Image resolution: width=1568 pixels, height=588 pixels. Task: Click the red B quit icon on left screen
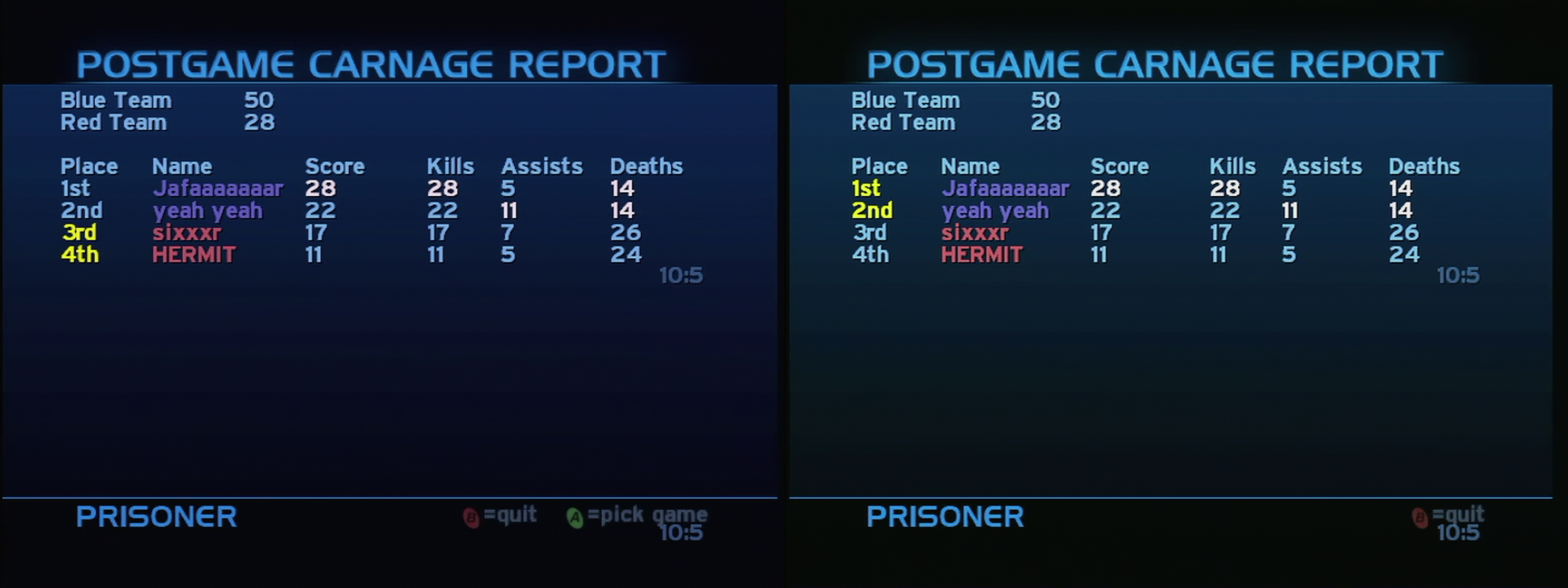471,515
